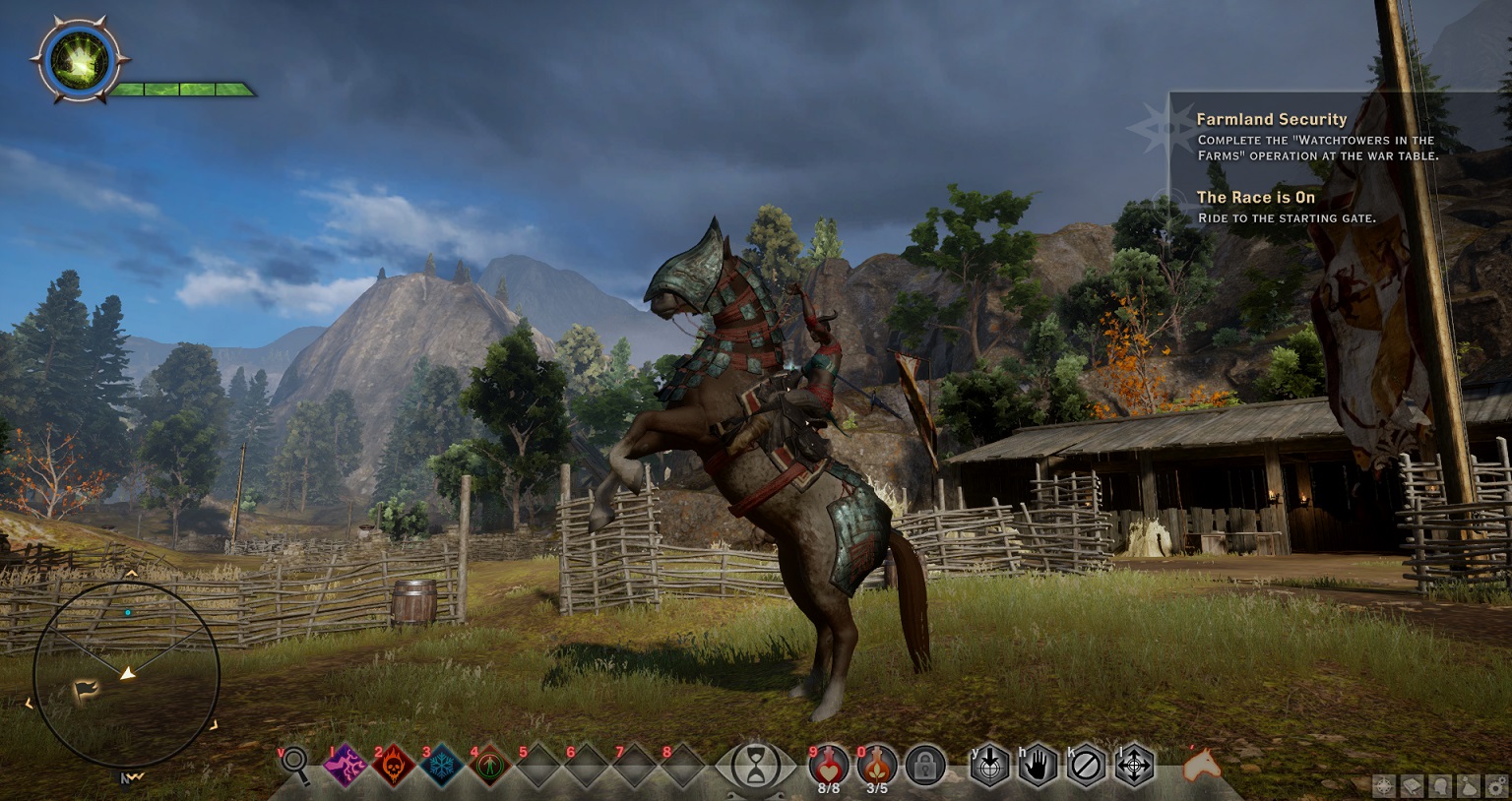This screenshot has height=801, width=1512.
Task: Open the journal book icon
Action: coord(1413,786)
